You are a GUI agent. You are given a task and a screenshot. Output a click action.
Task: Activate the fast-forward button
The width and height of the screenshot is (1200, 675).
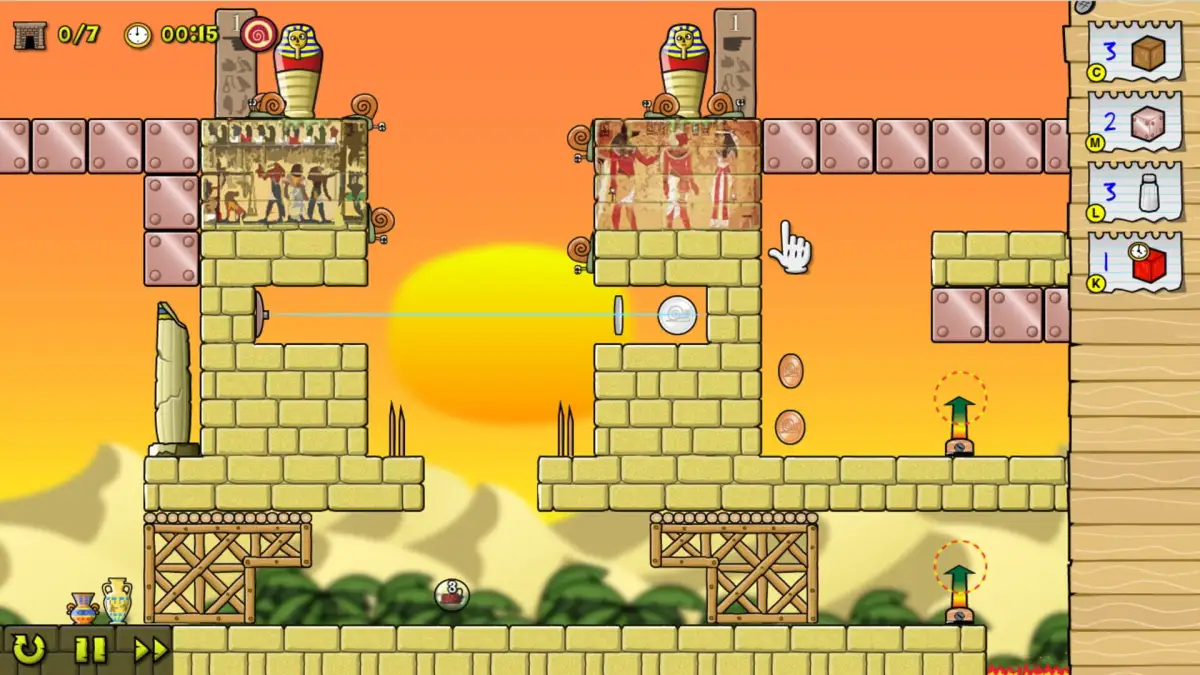tap(150, 650)
